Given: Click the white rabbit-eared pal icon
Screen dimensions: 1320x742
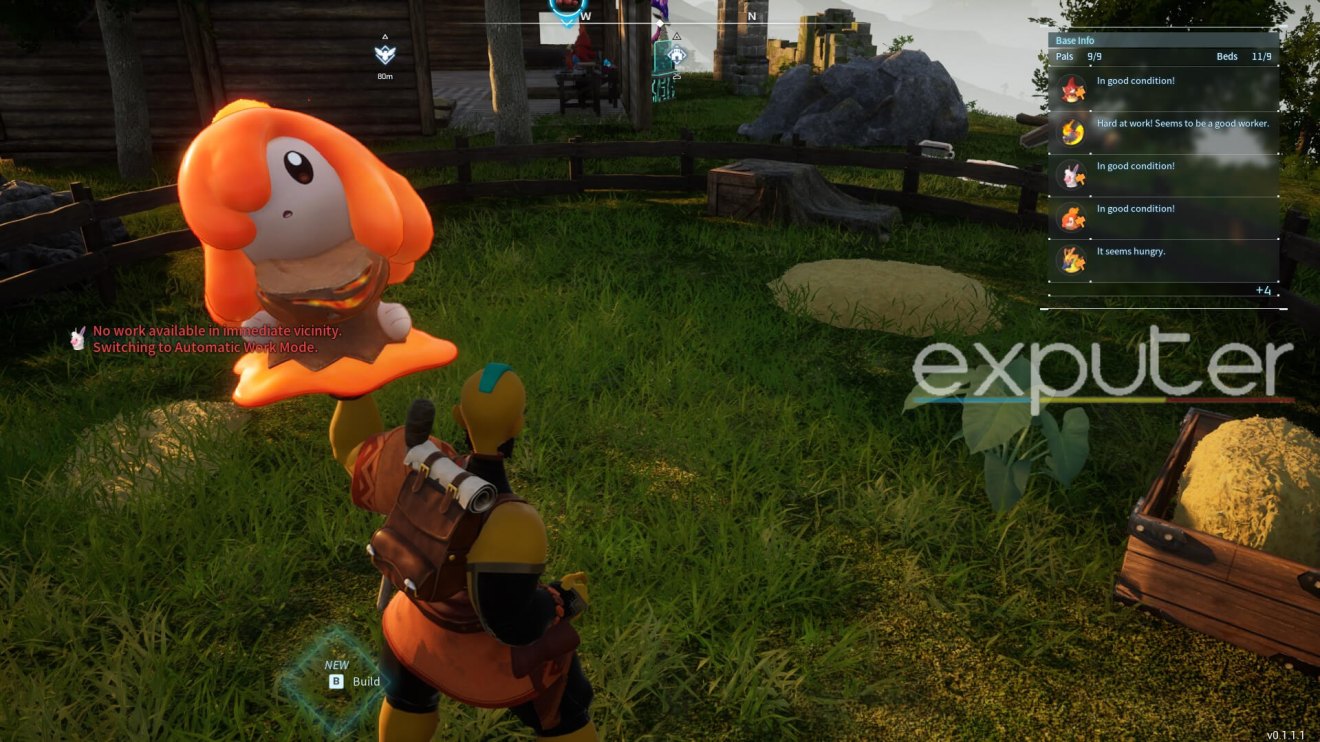Looking at the screenshot, I should [1072, 174].
